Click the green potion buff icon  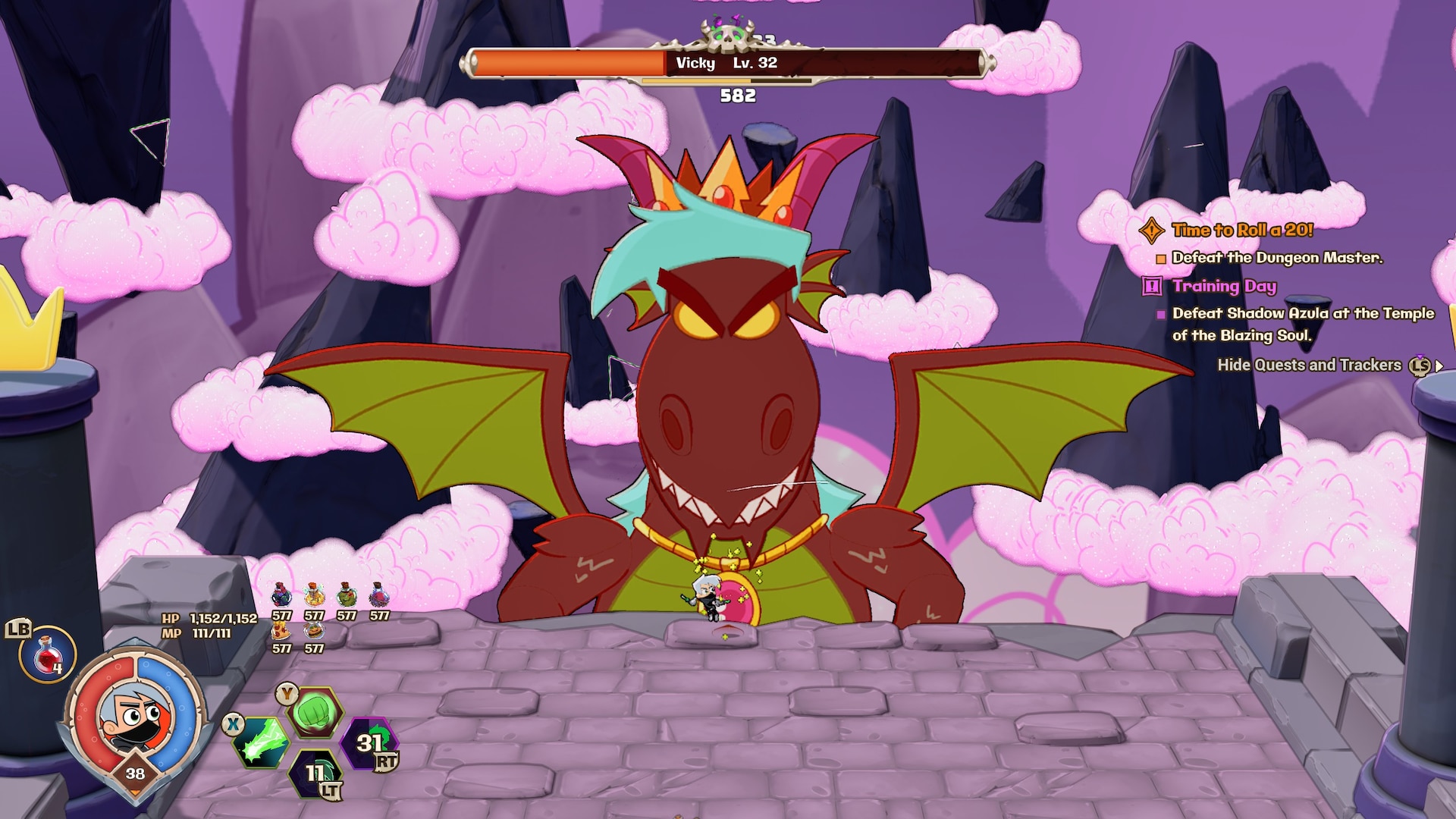(347, 597)
